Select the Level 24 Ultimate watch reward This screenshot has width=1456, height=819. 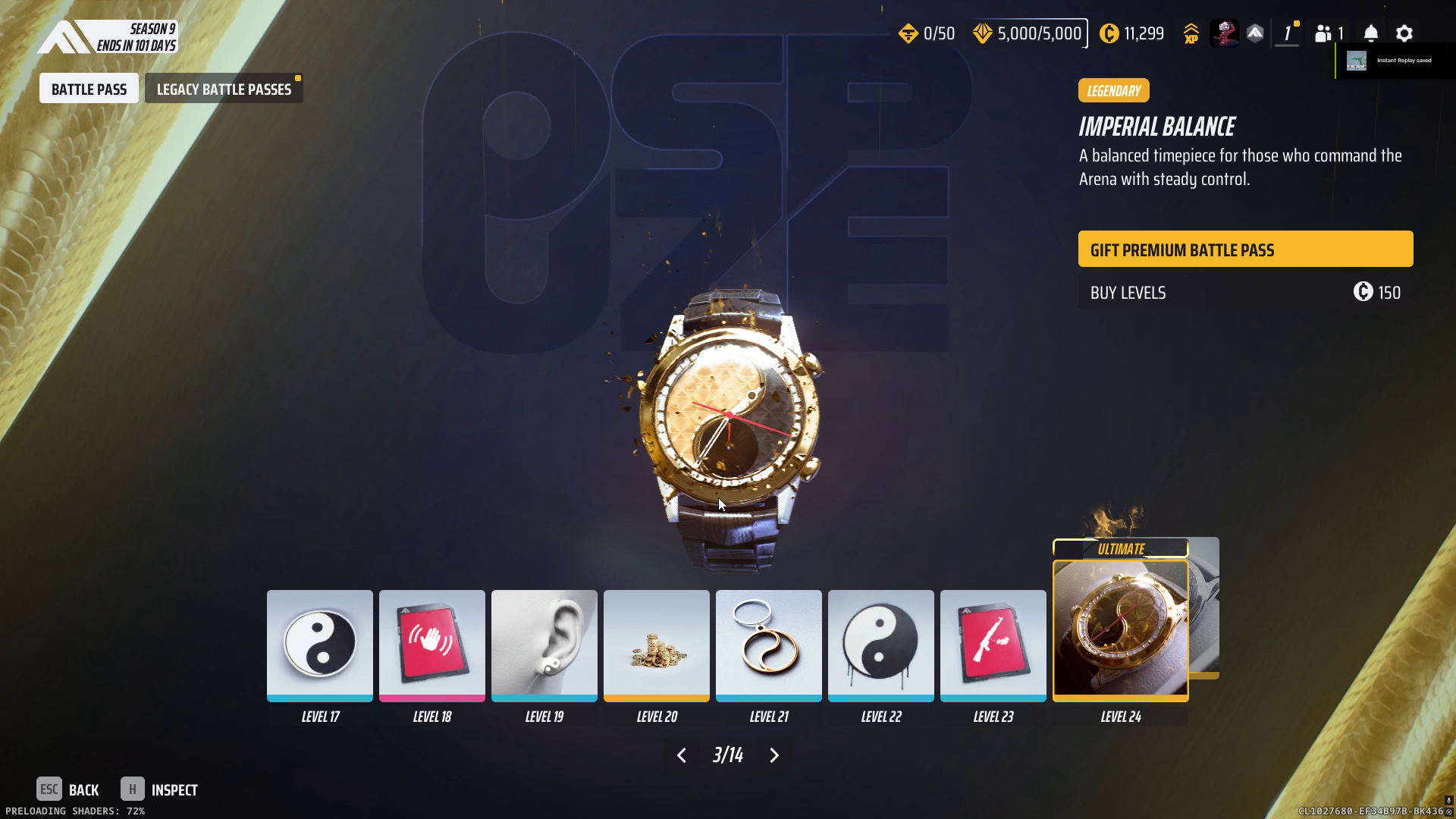click(x=1120, y=629)
